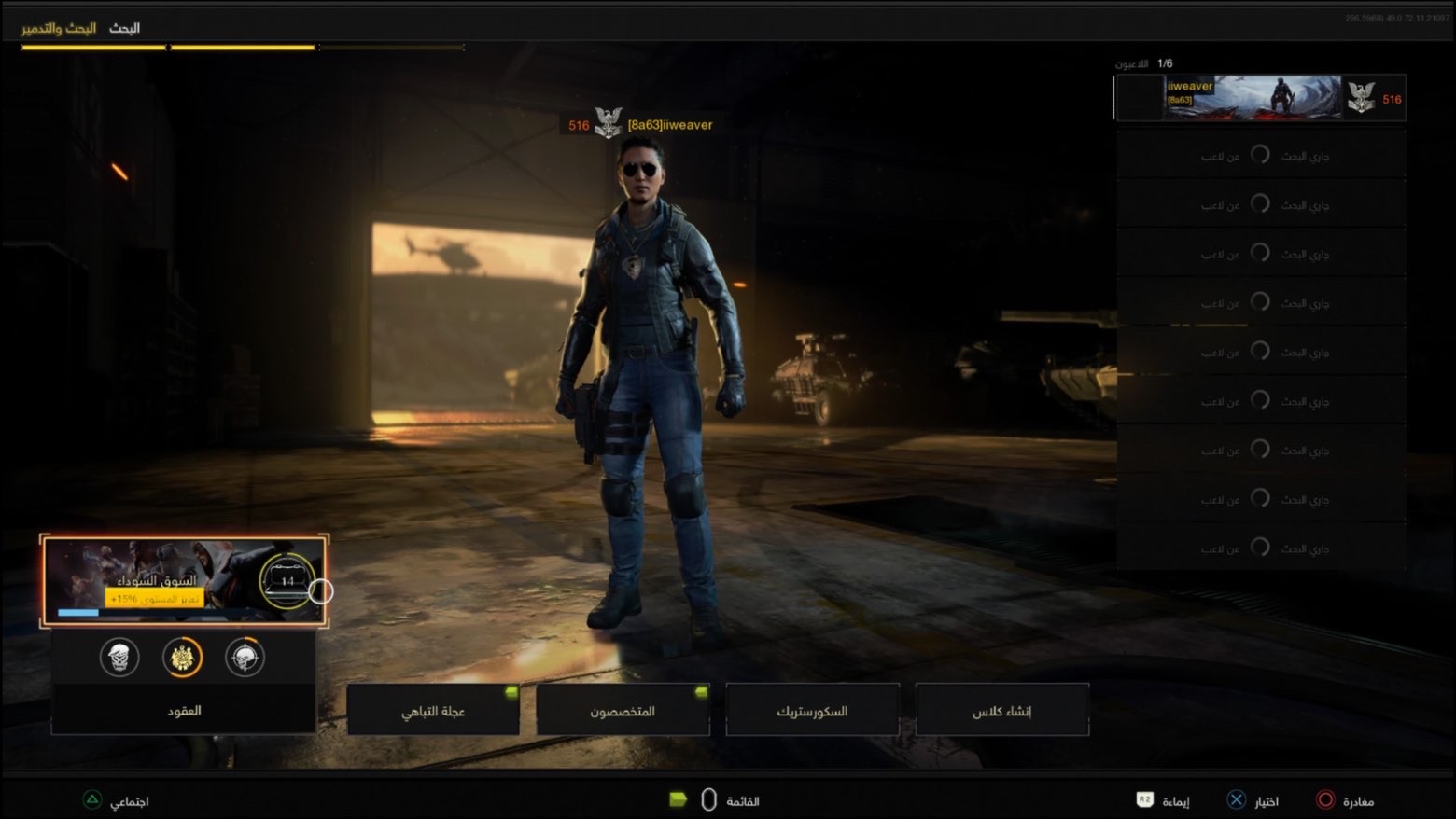The image size is (1456, 819).
Task: Select the iiweaver player card in lobby list
Action: click(1259, 98)
